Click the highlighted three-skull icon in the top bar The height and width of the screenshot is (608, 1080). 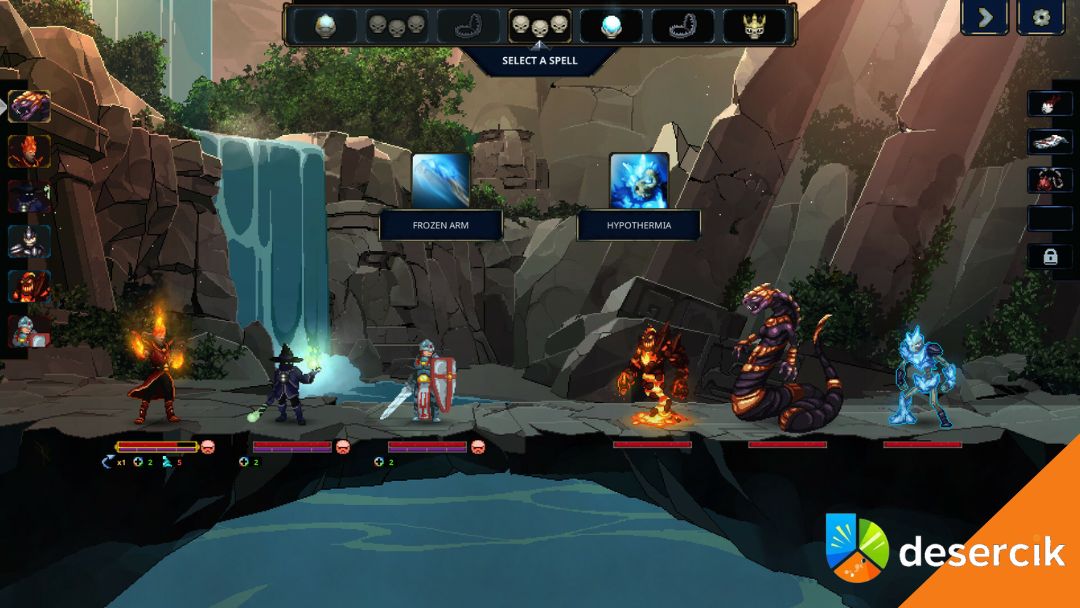click(539, 26)
